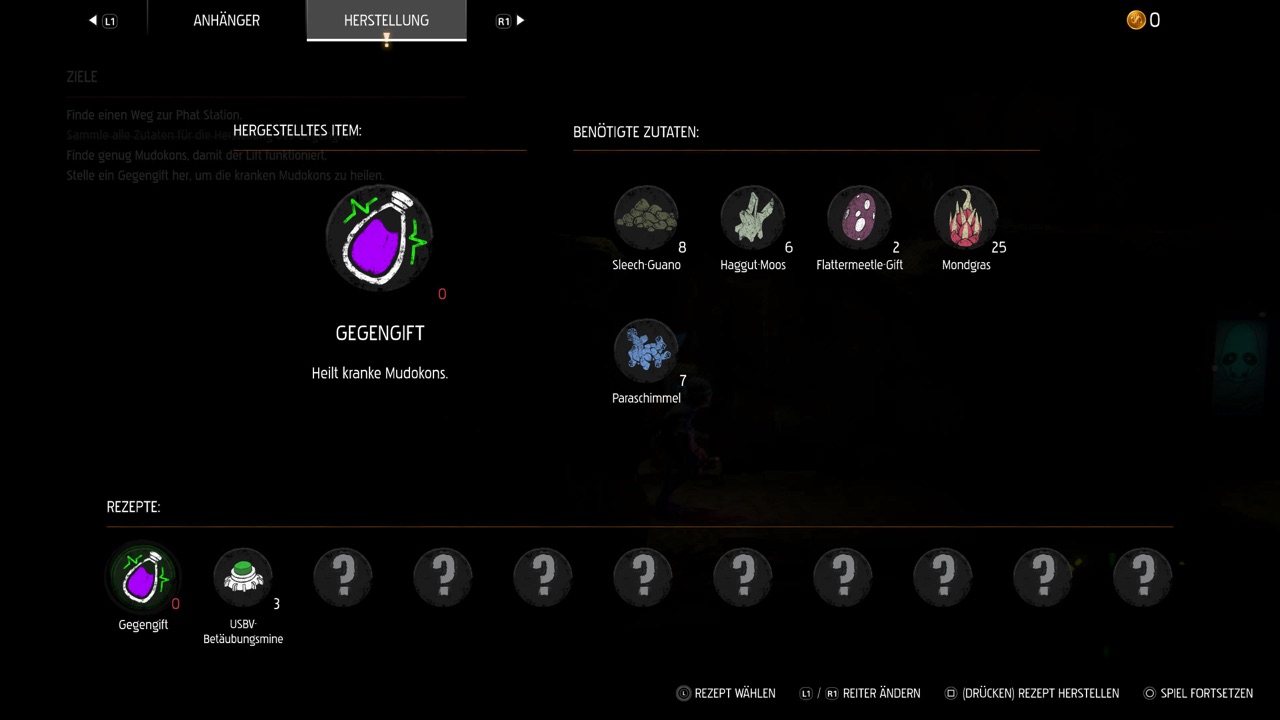Image resolution: width=1280 pixels, height=720 pixels.
Task: Click the first locked question-mark recipe slot
Action: pyautogui.click(x=343, y=576)
